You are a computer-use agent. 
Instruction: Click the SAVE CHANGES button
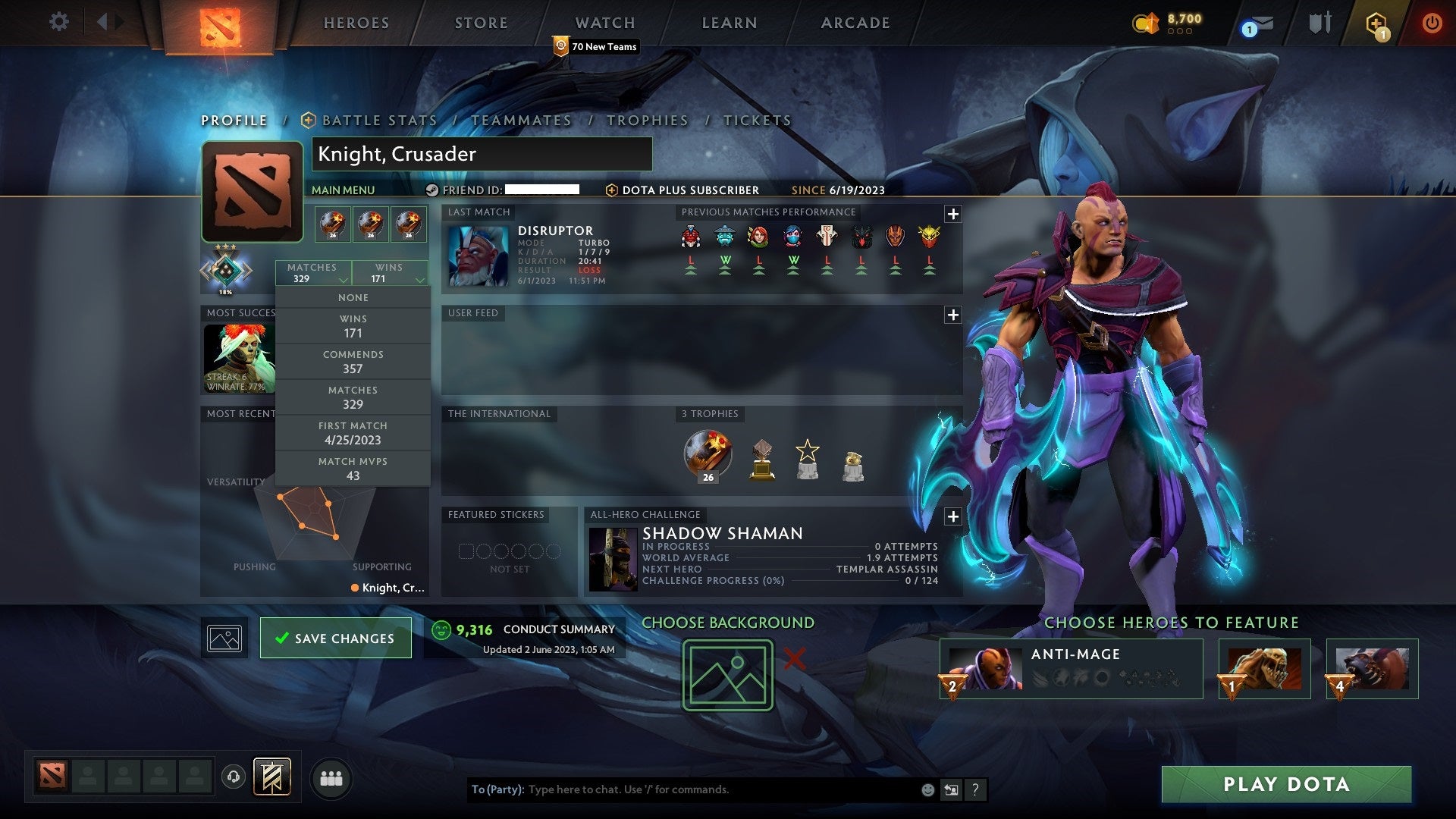(334, 638)
